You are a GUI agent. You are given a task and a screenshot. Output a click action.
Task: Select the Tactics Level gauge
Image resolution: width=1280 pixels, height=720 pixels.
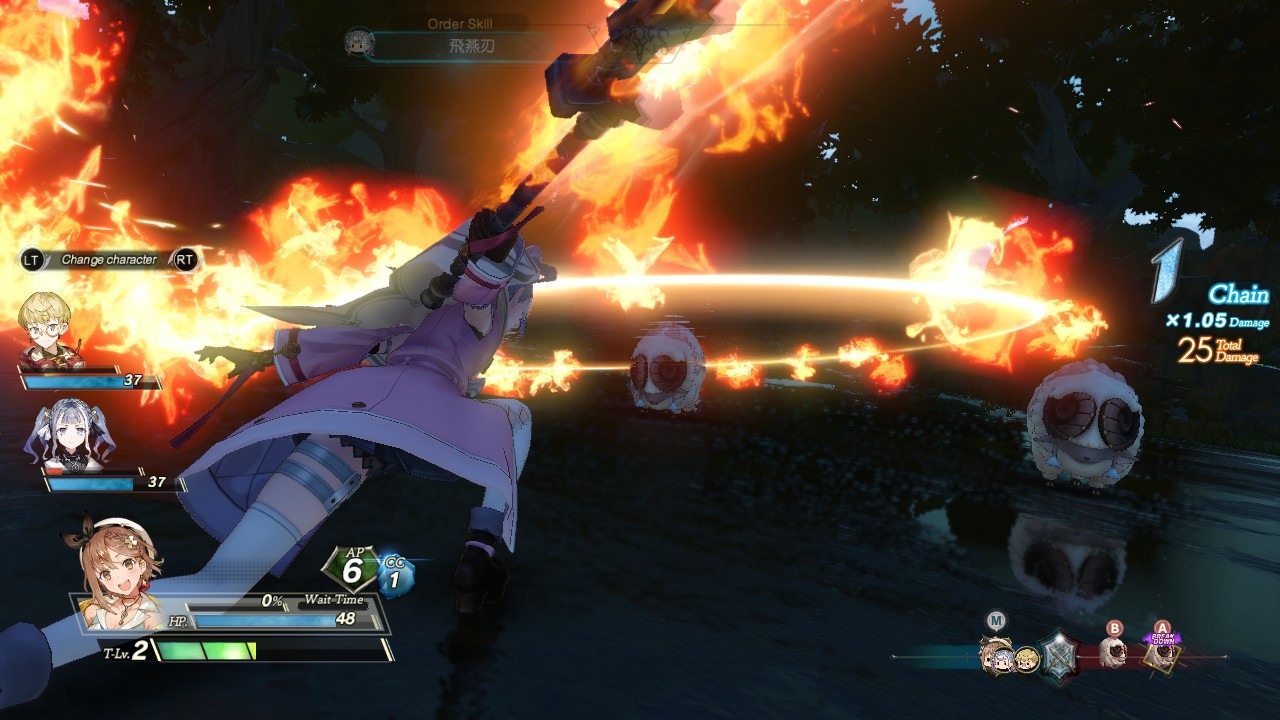click(x=270, y=651)
